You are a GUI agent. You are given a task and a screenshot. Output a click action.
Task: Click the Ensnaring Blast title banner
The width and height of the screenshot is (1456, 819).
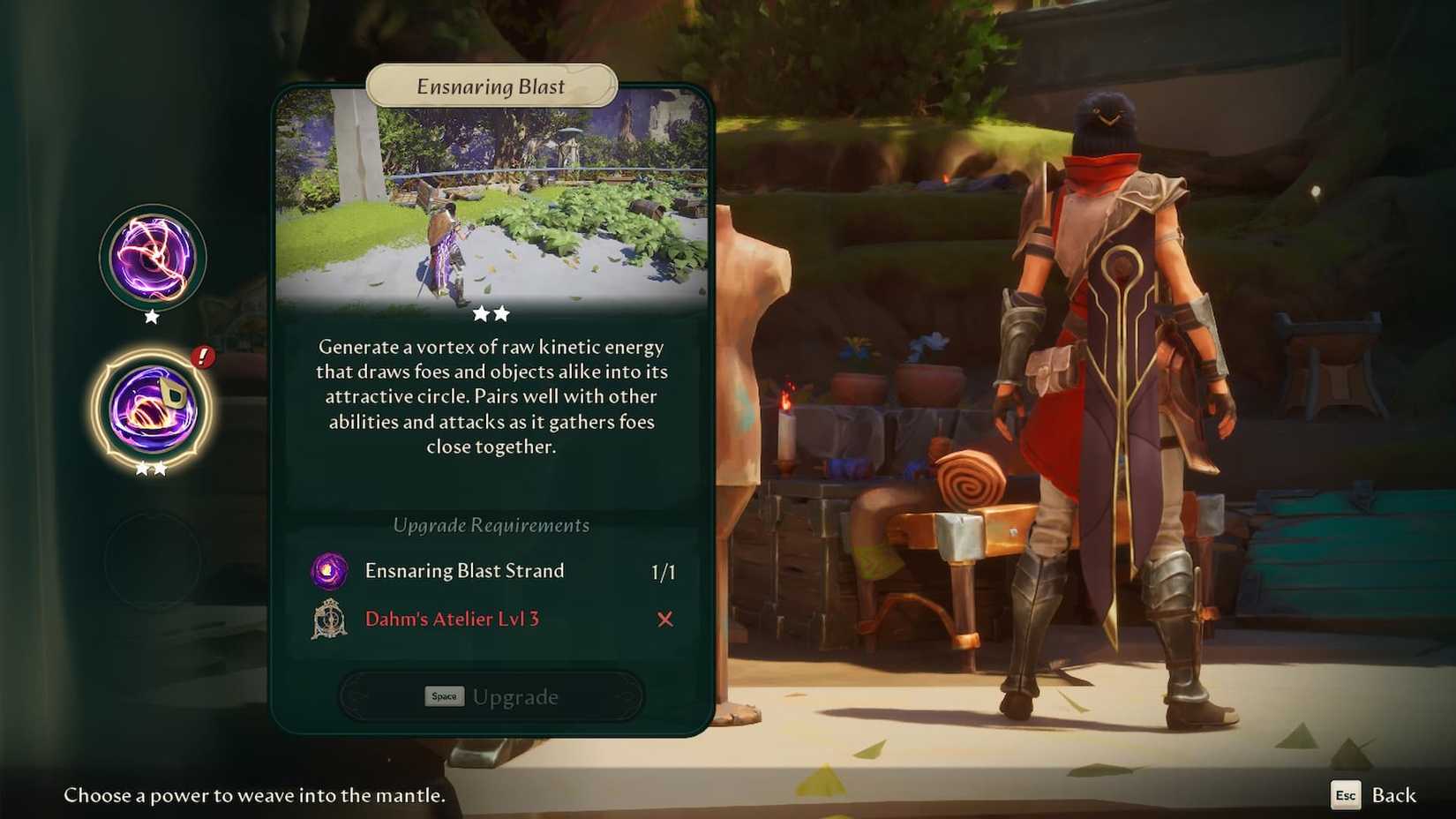tap(491, 86)
